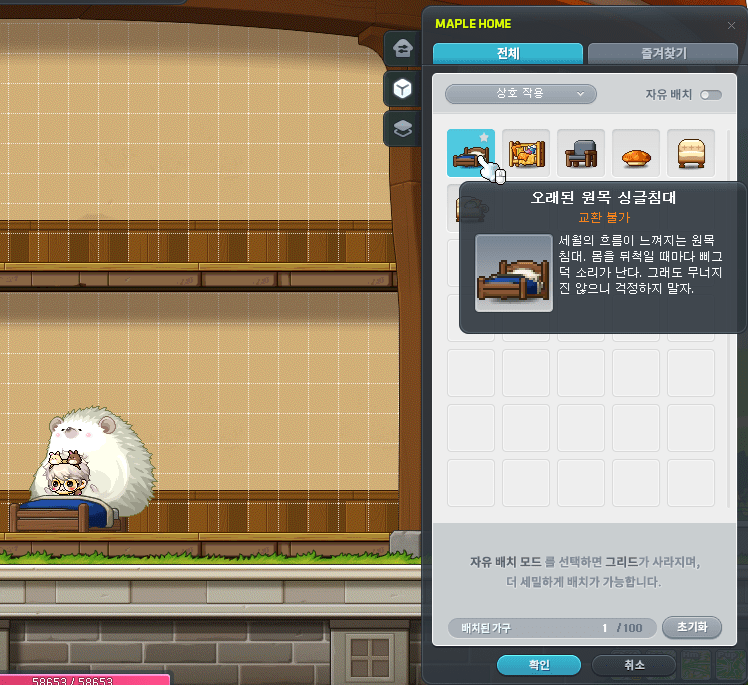Favorite the bed using its star icon
748x685 pixels.
point(485,137)
